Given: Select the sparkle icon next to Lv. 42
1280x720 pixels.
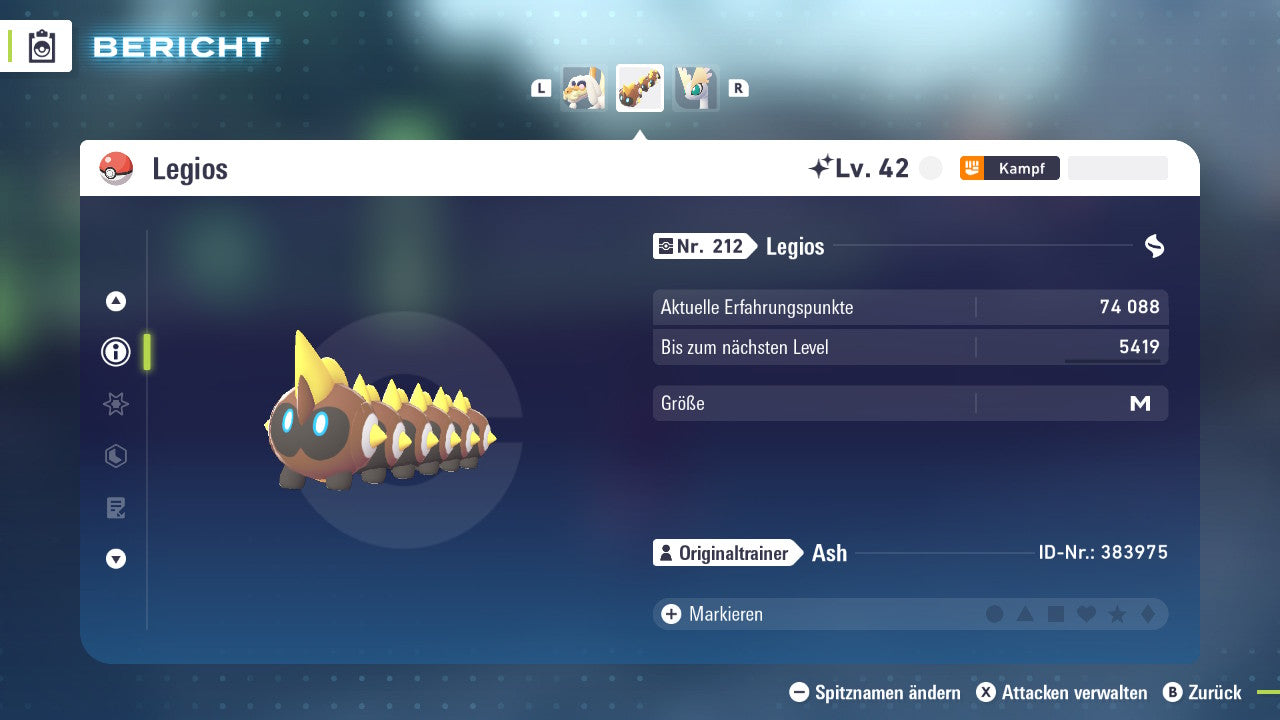Looking at the screenshot, I should click(x=820, y=167).
